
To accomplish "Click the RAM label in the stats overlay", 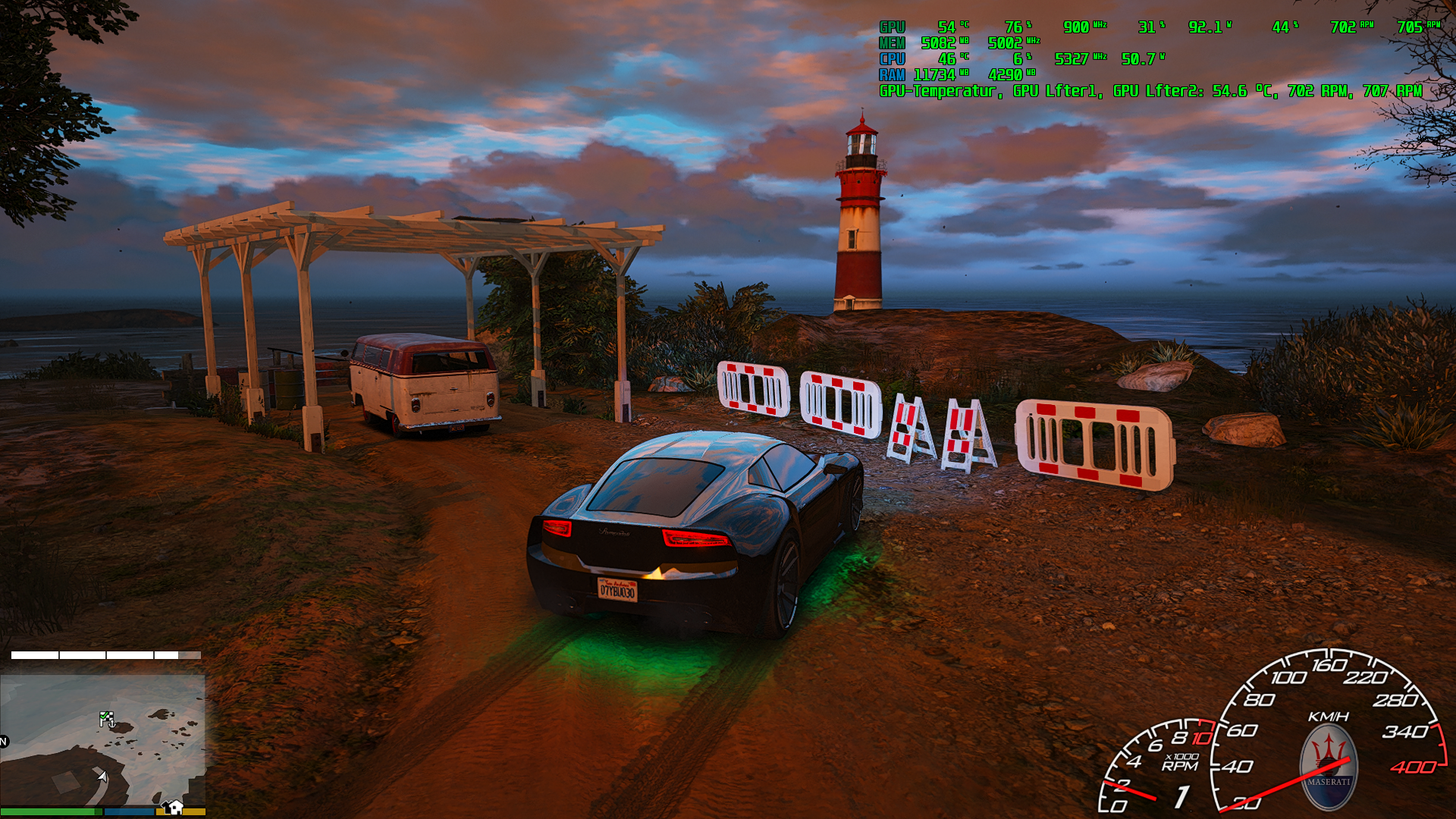I will point(890,74).
